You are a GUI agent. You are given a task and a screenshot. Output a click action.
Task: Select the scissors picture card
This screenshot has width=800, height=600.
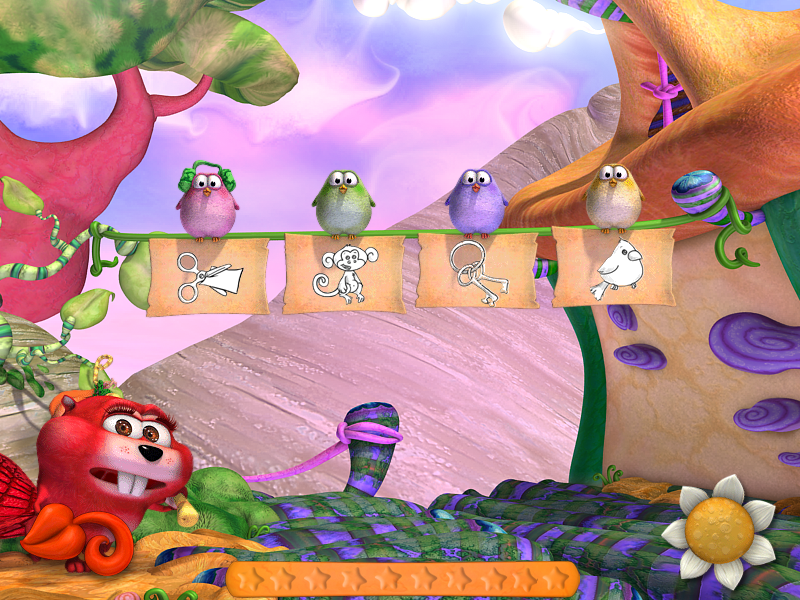[x=207, y=275]
